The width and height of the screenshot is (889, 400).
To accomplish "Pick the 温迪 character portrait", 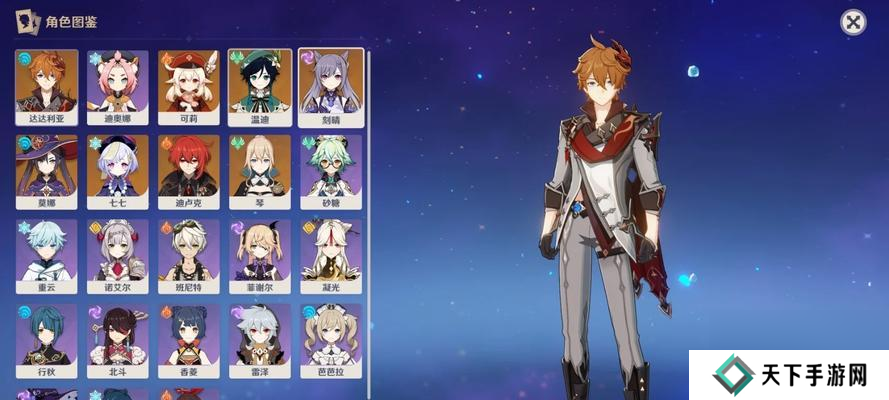I will [x=260, y=86].
